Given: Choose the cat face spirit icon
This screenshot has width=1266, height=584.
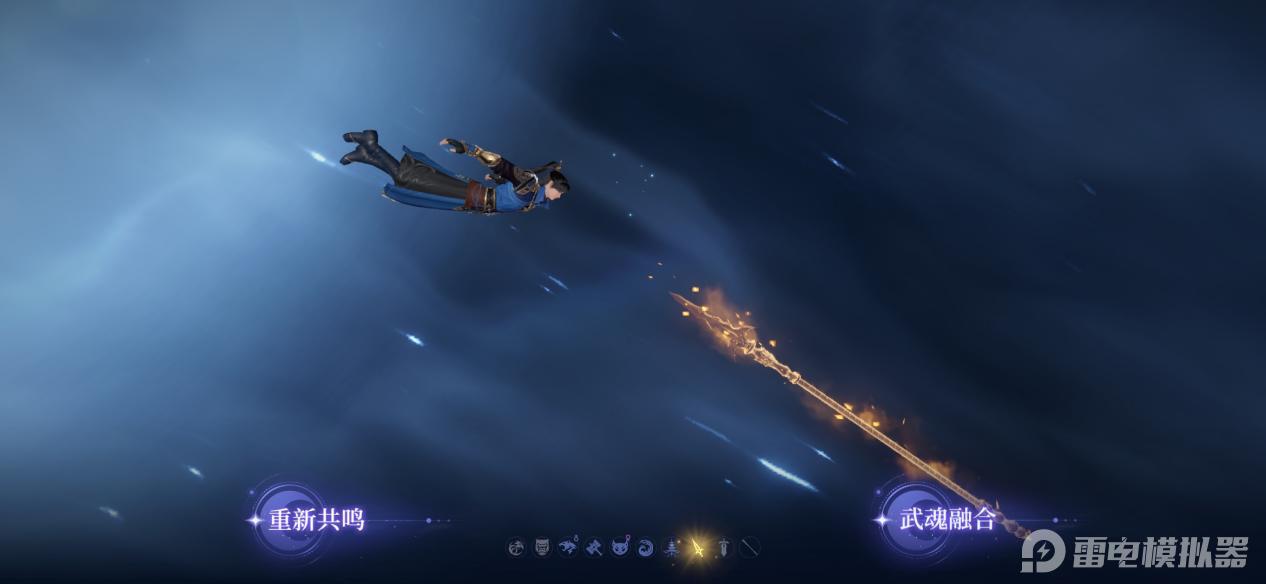Looking at the screenshot, I should [620, 547].
